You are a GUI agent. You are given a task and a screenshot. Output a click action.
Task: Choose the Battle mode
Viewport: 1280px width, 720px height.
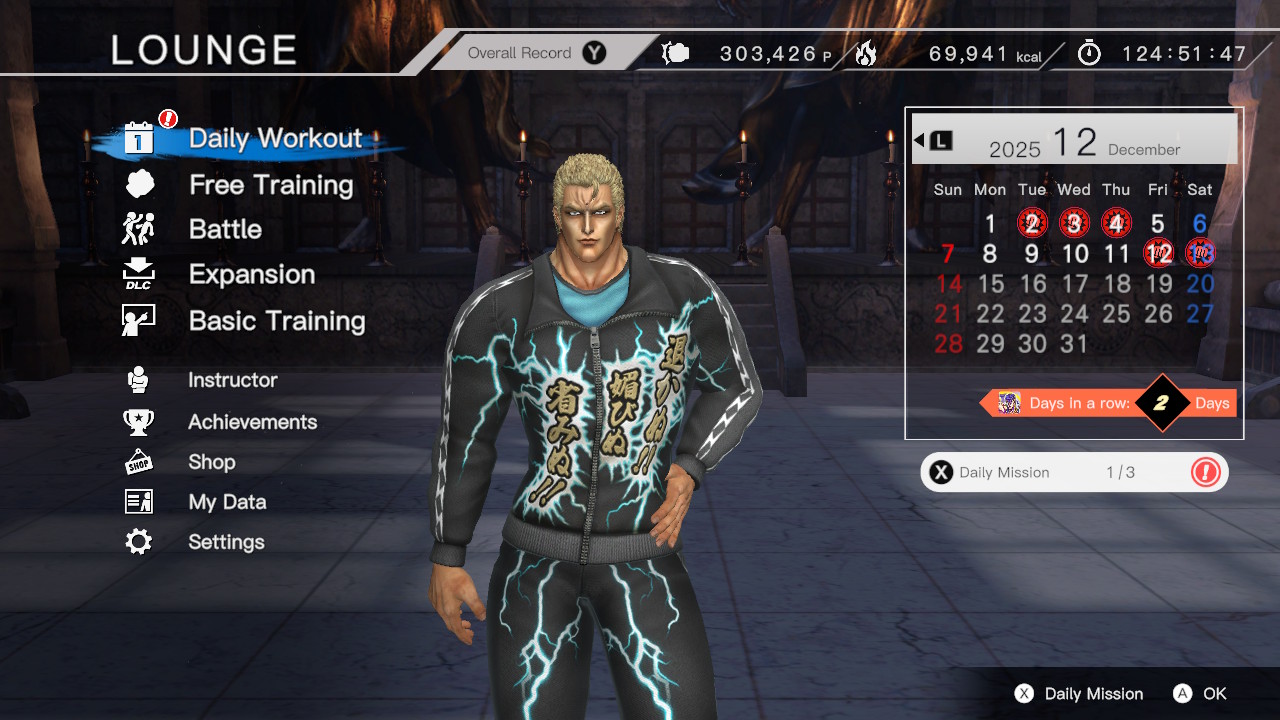pyautogui.click(x=225, y=229)
